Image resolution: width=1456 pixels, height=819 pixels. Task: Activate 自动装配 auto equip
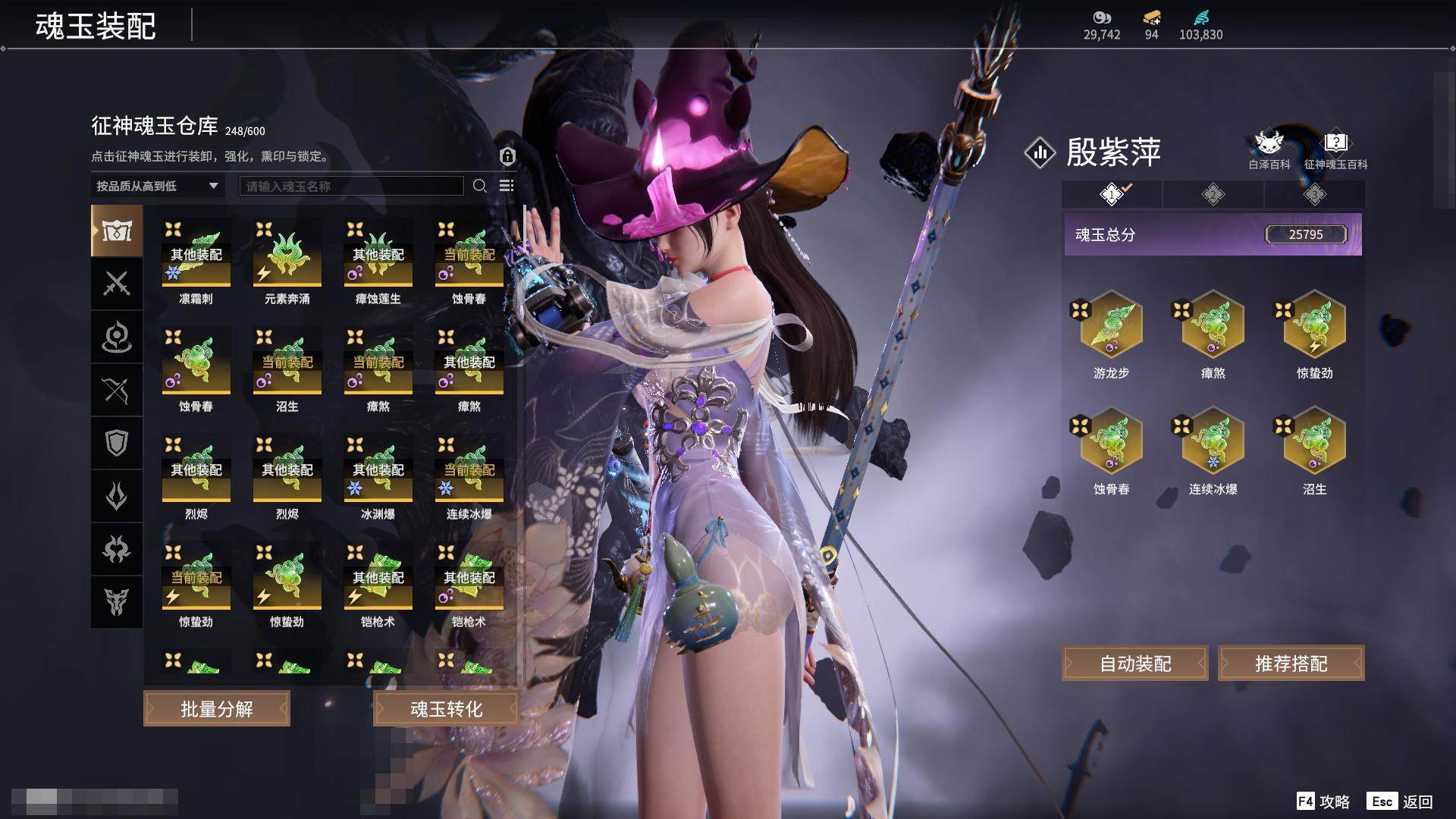[x=1135, y=664]
